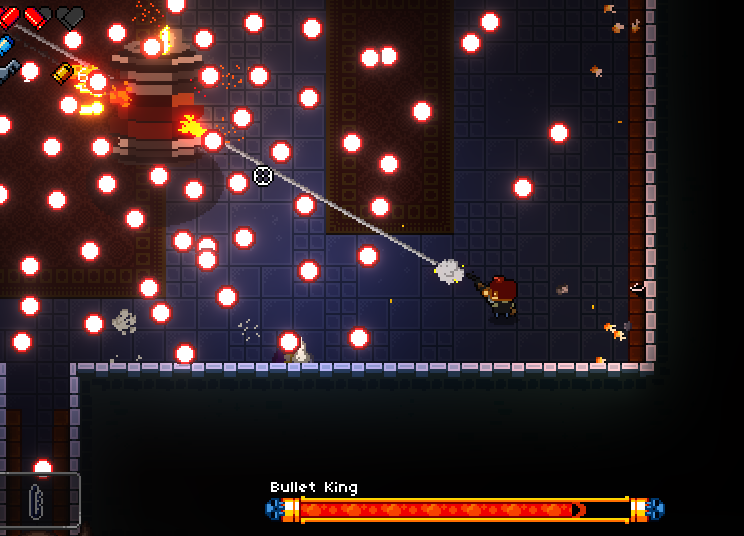Viewport: 744px width, 536px height.
Task: Click the blue blank icon under the hearts
Action: 5,45
